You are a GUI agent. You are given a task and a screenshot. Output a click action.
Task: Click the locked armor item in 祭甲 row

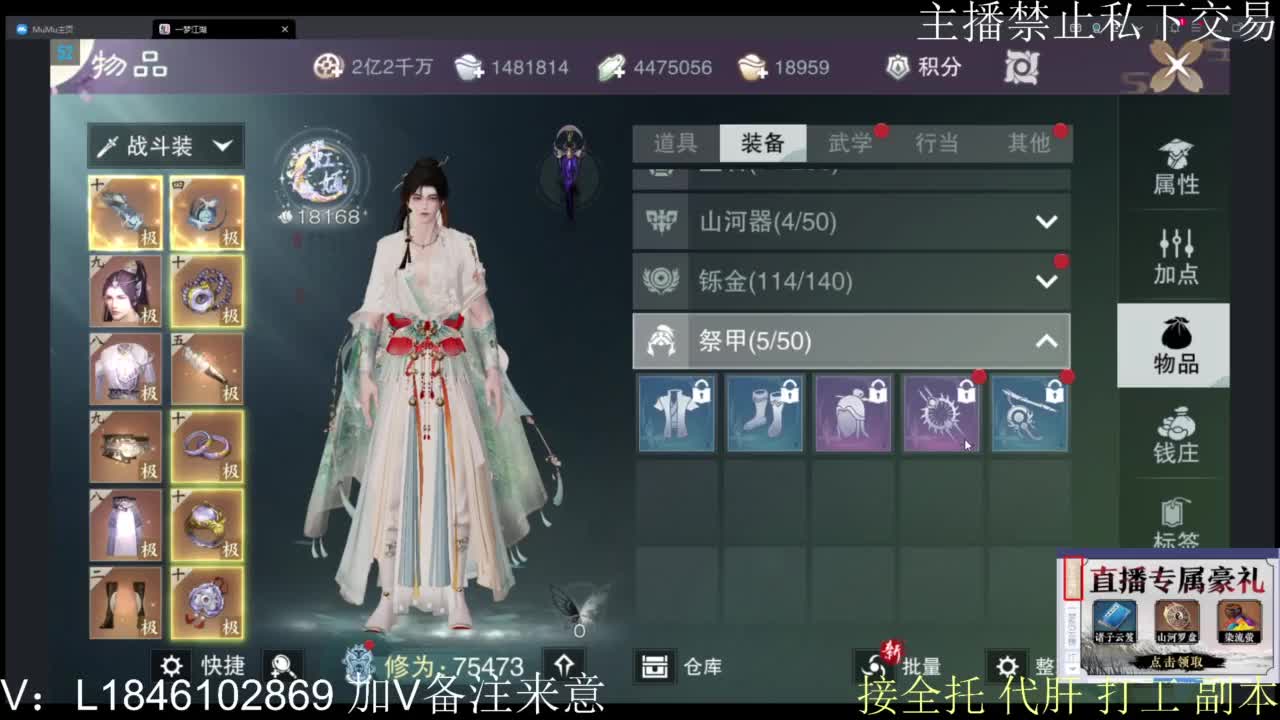(677, 414)
